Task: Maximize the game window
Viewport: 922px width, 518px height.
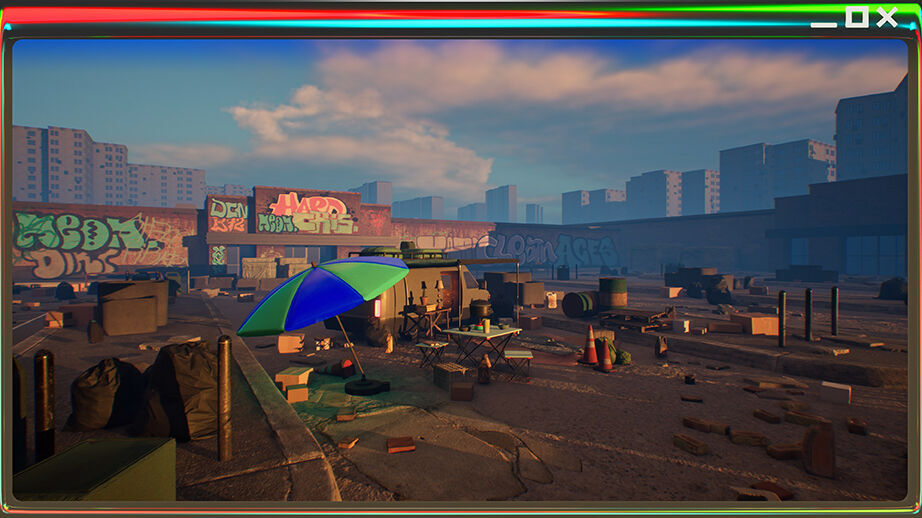Action: (x=856, y=16)
